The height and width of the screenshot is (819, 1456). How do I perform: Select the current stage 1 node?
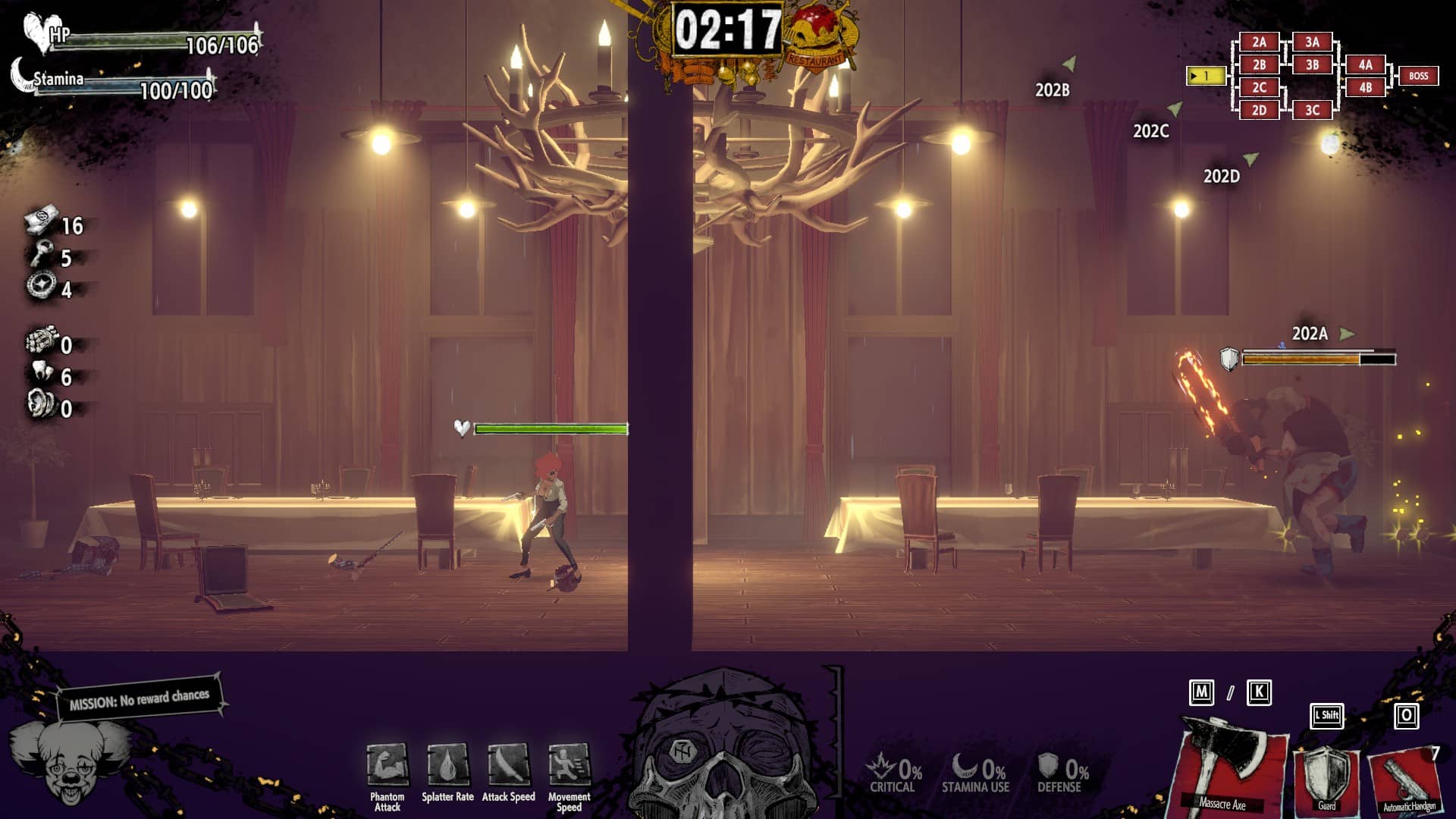1206,76
